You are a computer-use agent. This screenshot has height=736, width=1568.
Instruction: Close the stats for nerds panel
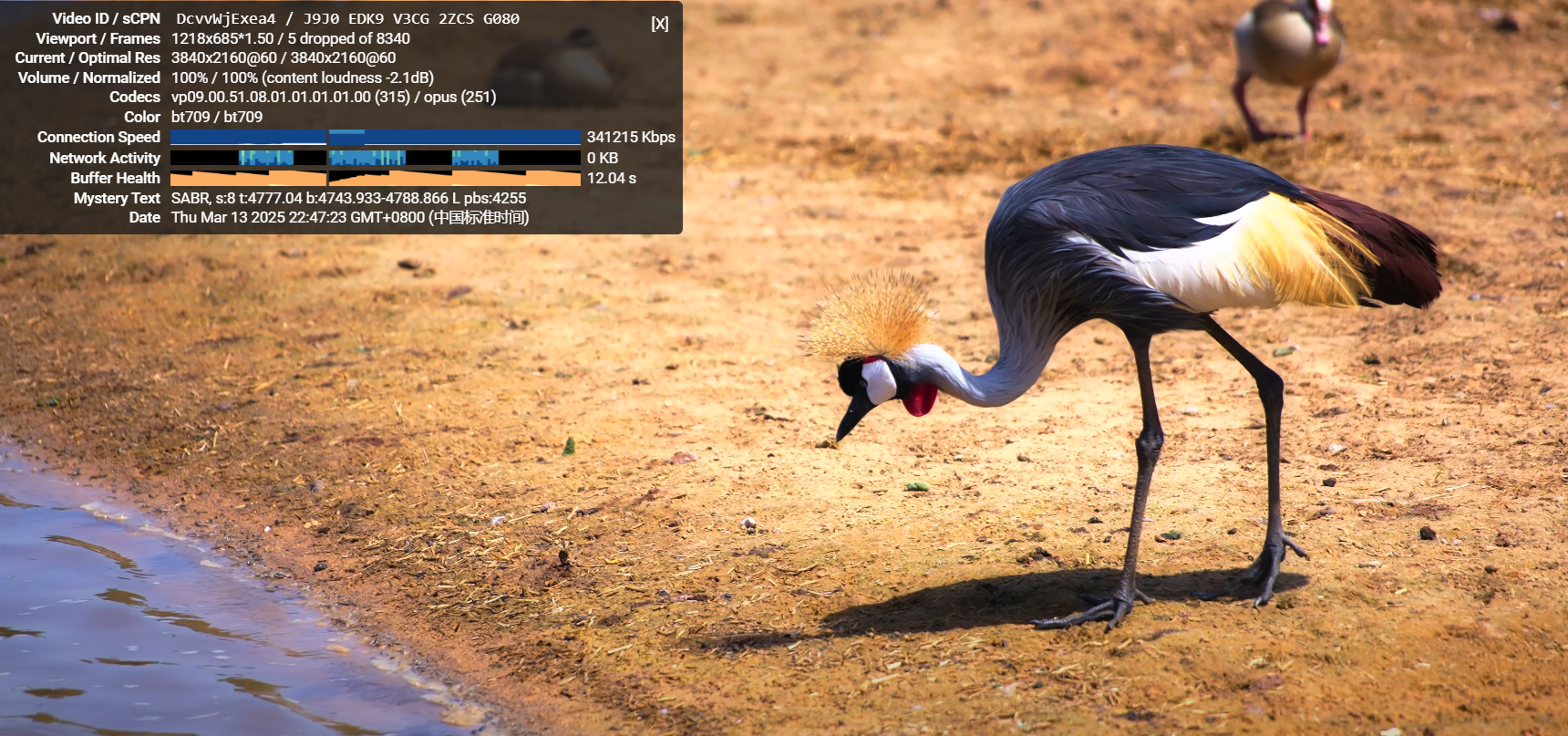point(660,24)
